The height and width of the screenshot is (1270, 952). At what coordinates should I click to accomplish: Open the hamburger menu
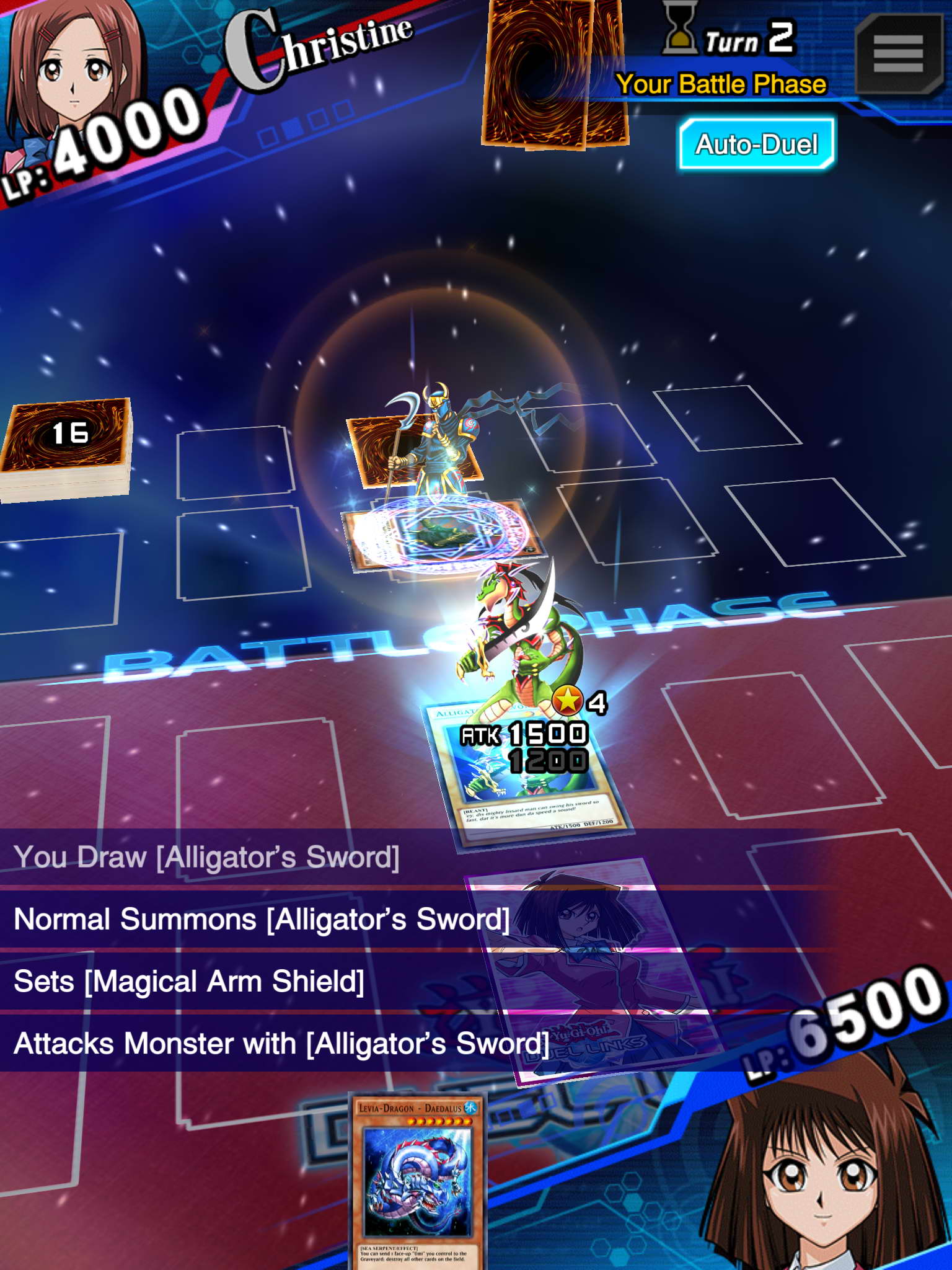point(898,54)
